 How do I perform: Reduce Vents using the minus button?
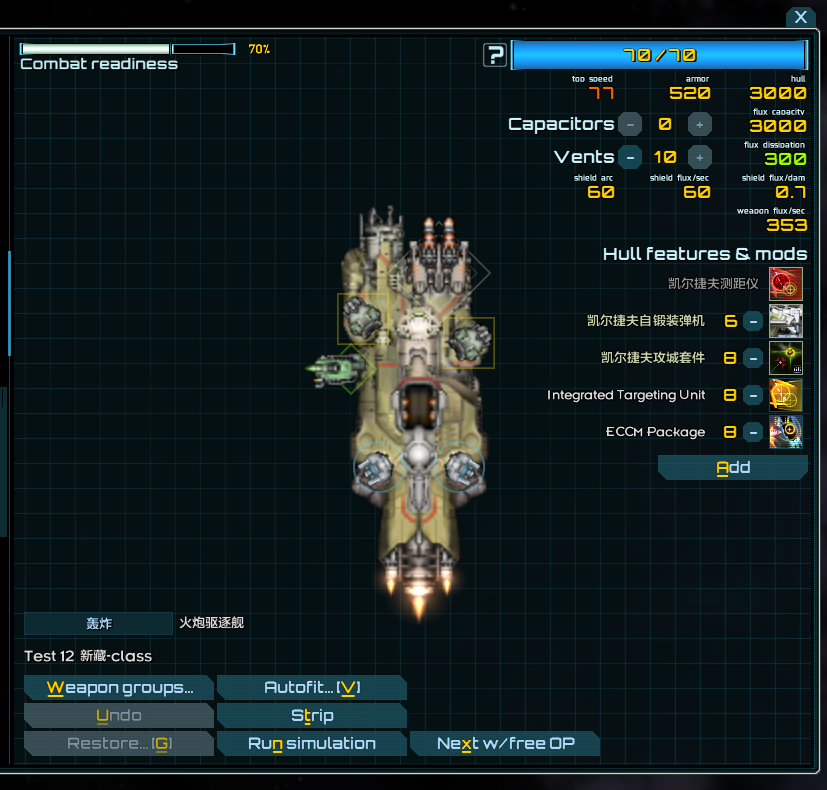(x=630, y=157)
